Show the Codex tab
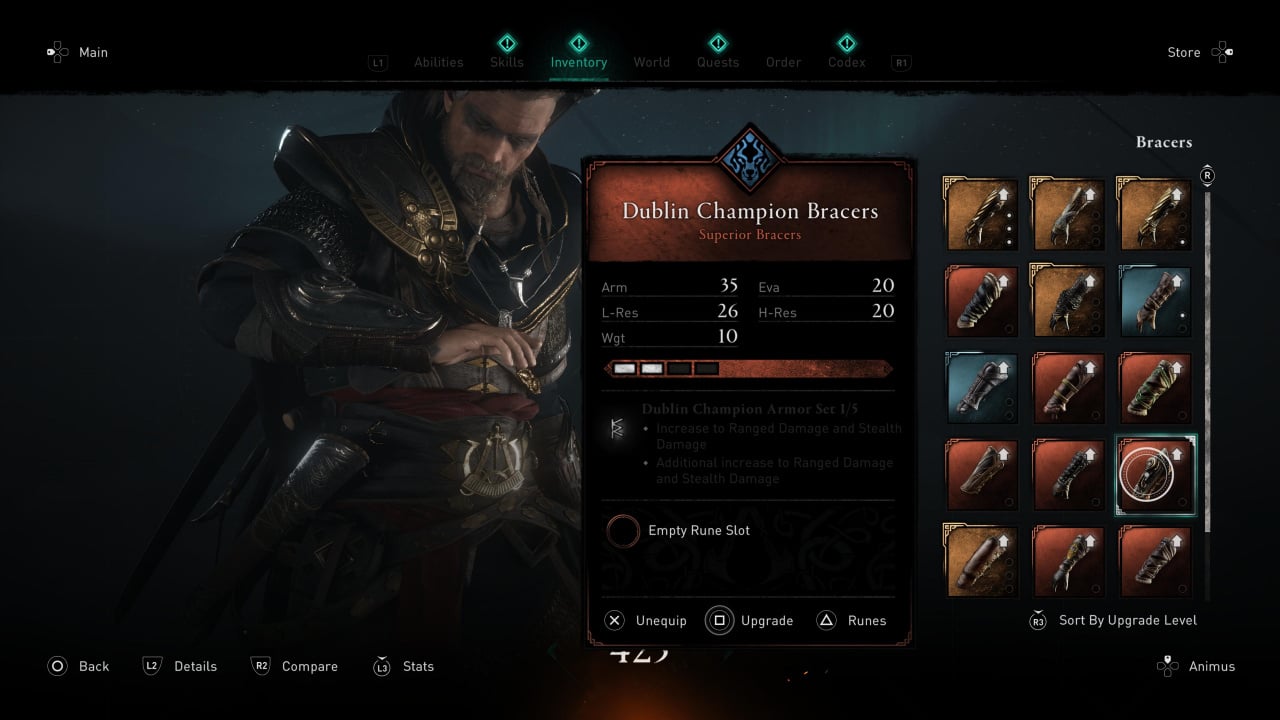Viewport: 1280px width, 720px height. (x=846, y=62)
